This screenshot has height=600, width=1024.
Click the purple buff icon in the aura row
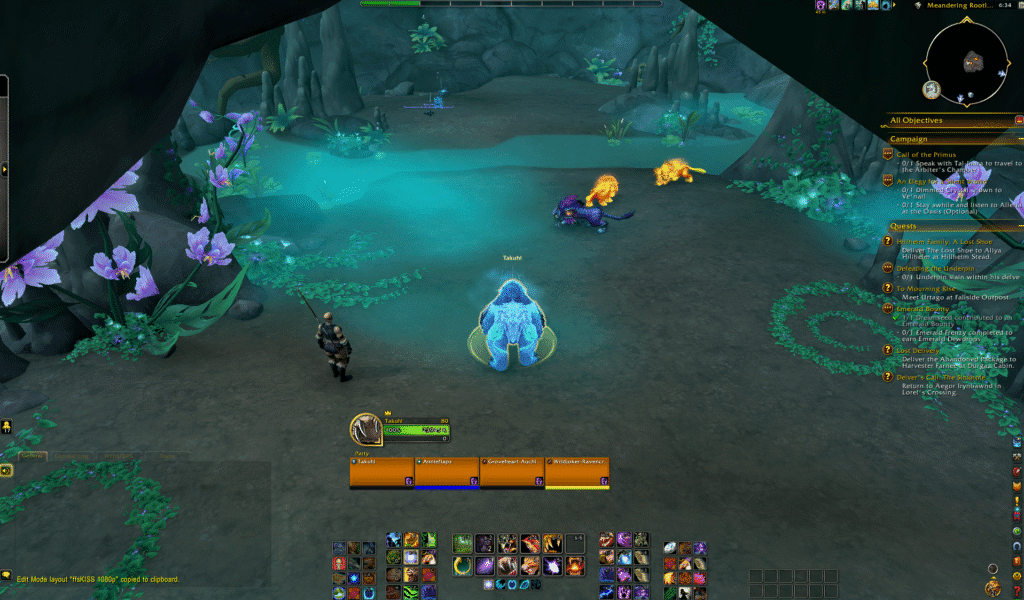pyautogui.click(x=820, y=5)
